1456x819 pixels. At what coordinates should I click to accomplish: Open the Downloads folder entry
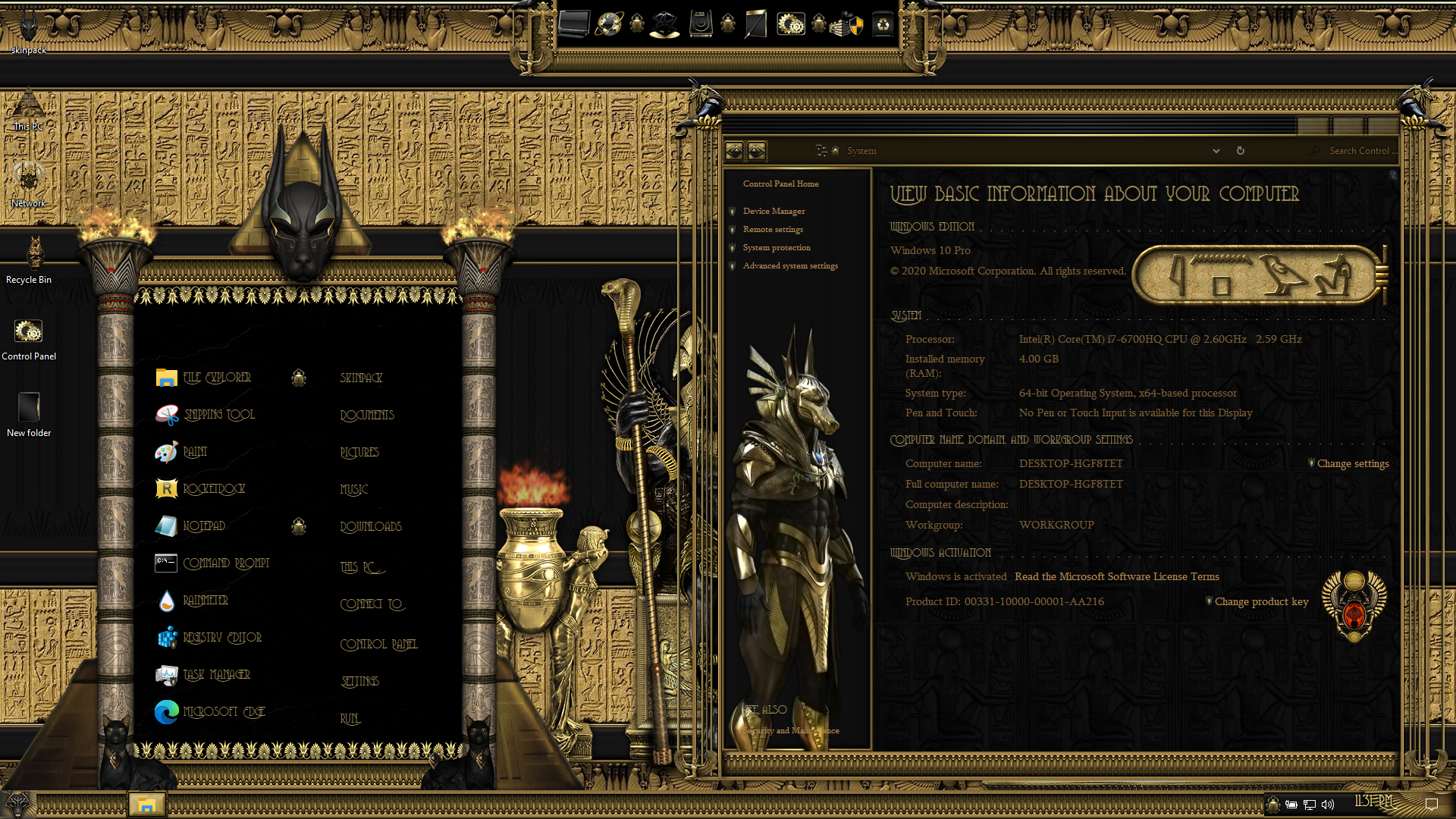[371, 527]
